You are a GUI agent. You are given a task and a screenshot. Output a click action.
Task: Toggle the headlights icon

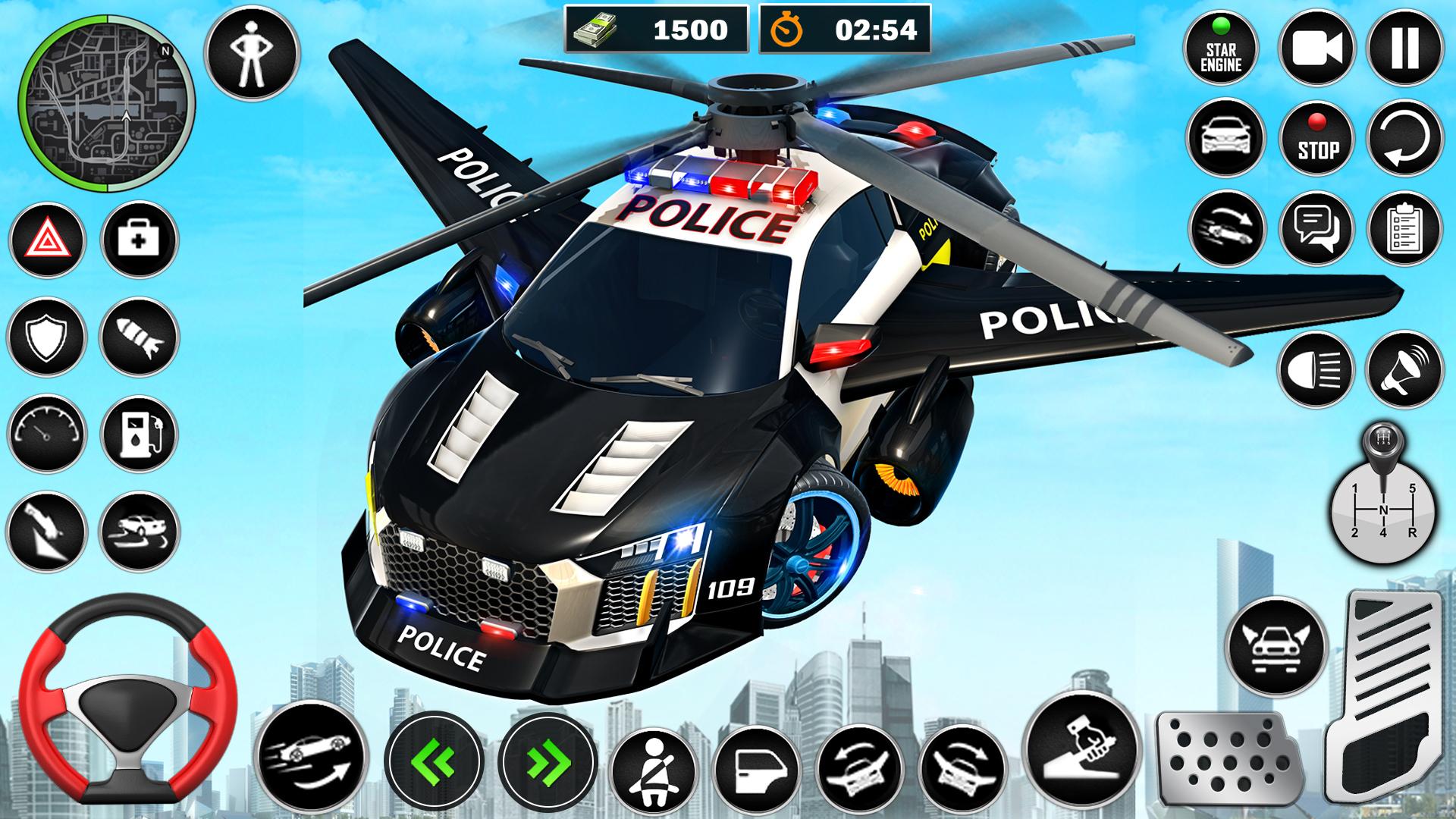(x=1316, y=370)
